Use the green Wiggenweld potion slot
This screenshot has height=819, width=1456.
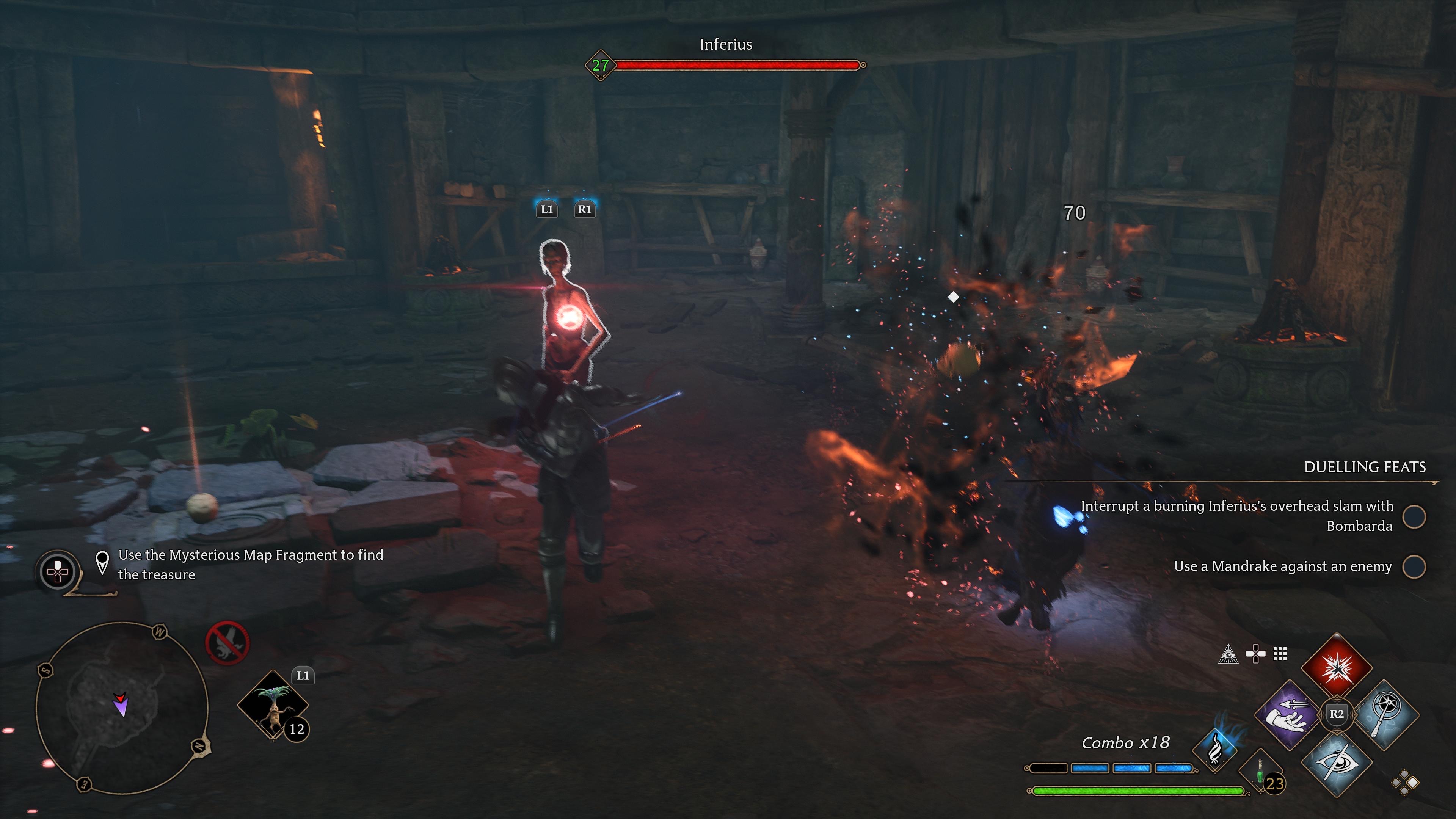[x=1261, y=772]
